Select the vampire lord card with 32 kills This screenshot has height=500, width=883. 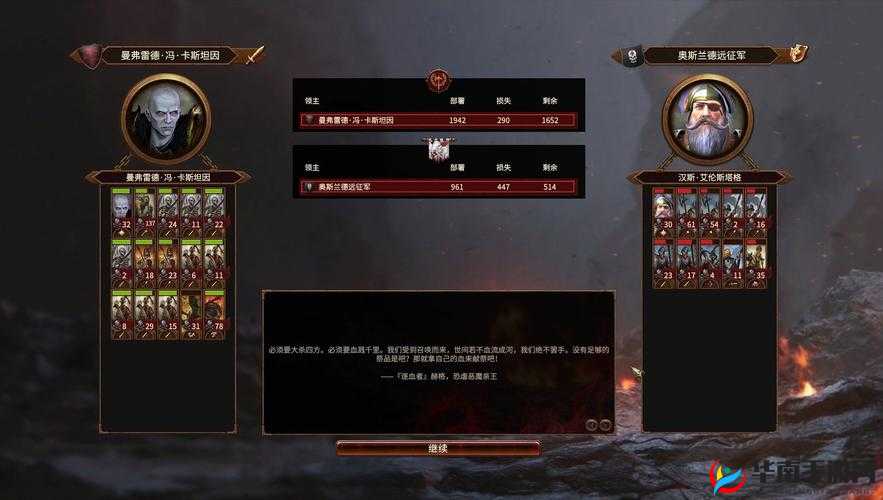123,212
